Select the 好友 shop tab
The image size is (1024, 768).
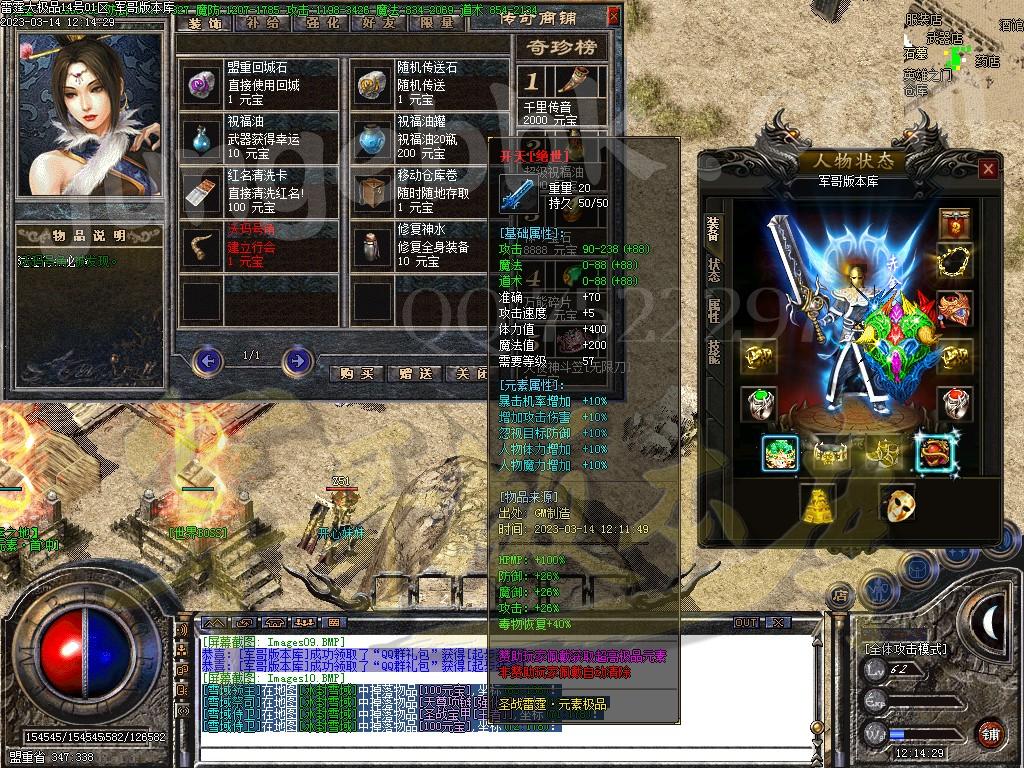pos(381,22)
